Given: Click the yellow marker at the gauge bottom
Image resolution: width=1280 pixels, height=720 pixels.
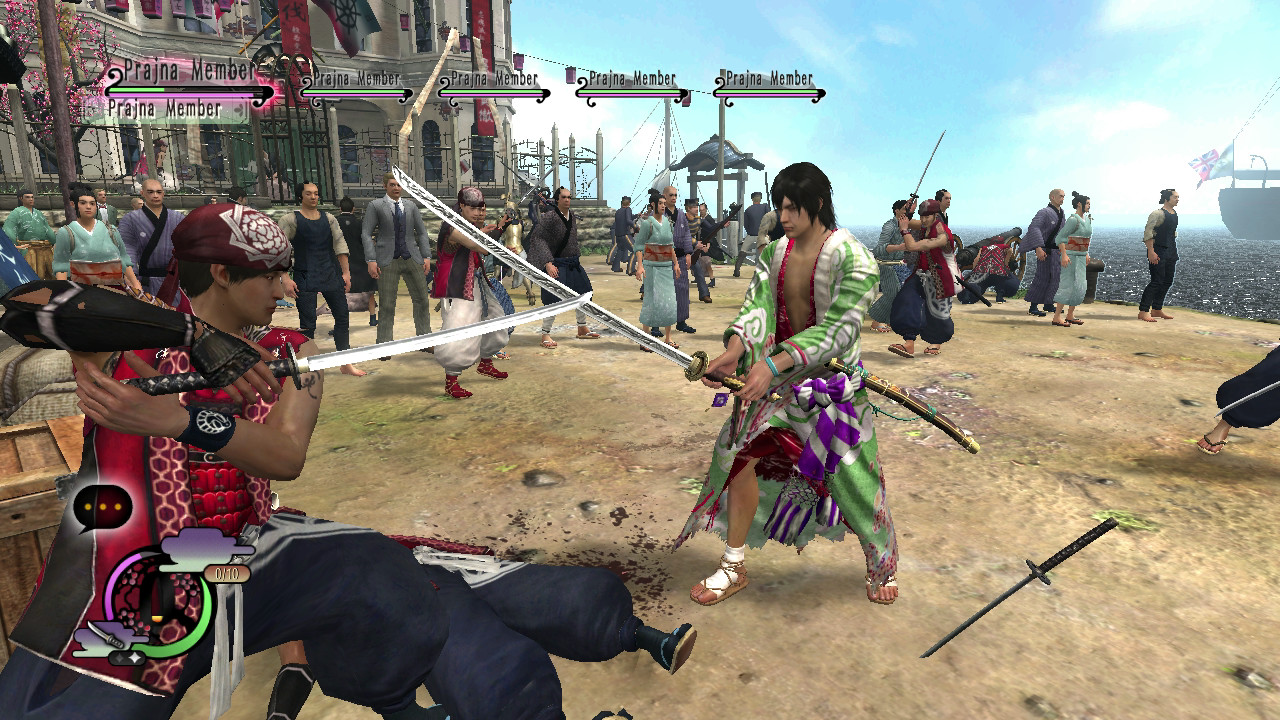Looking at the screenshot, I should pyautogui.click(x=156, y=617).
